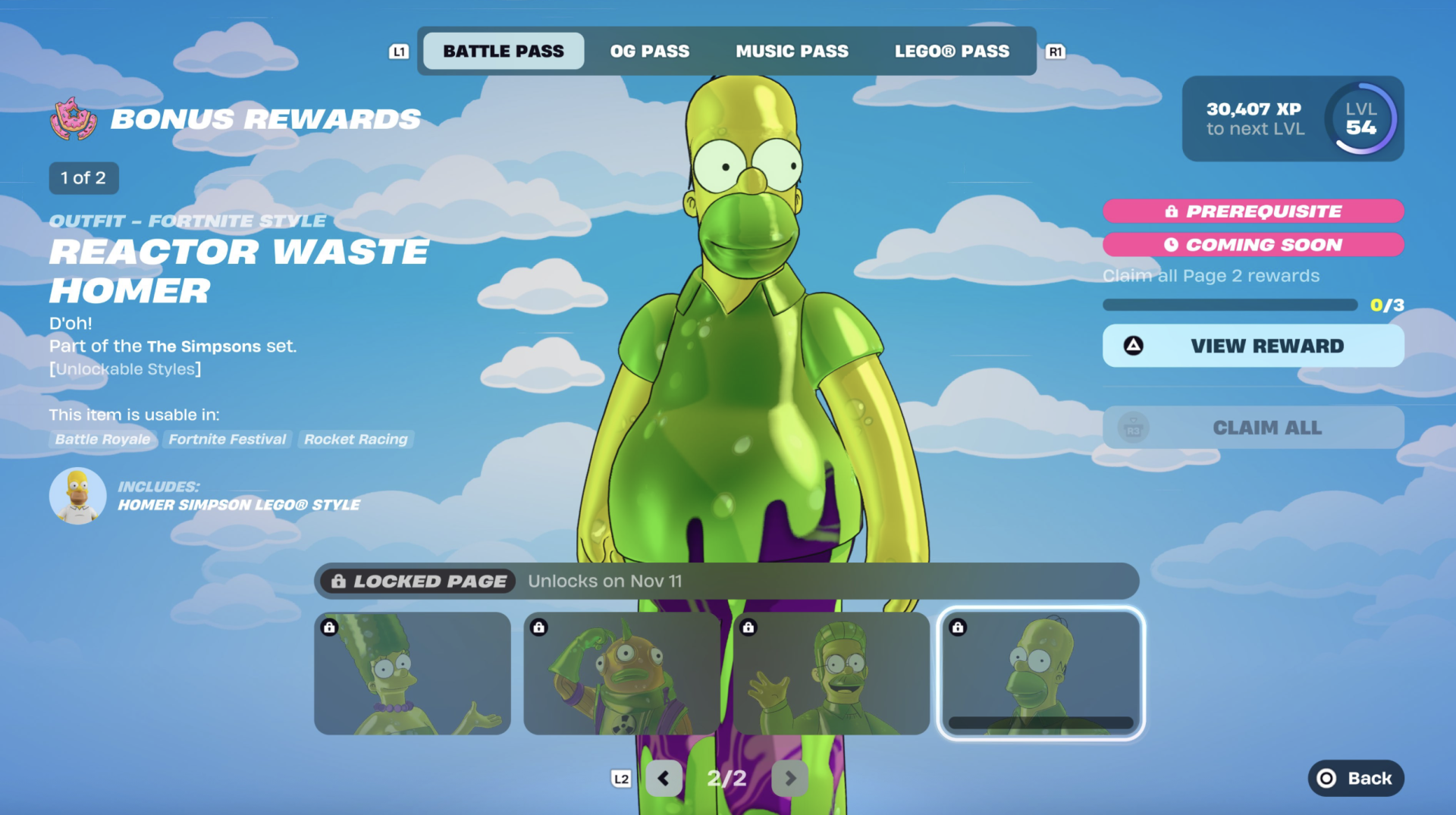This screenshot has width=1456, height=815.
Task: Select the locked Homer reward thumbnail
Action: point(1040,673)
